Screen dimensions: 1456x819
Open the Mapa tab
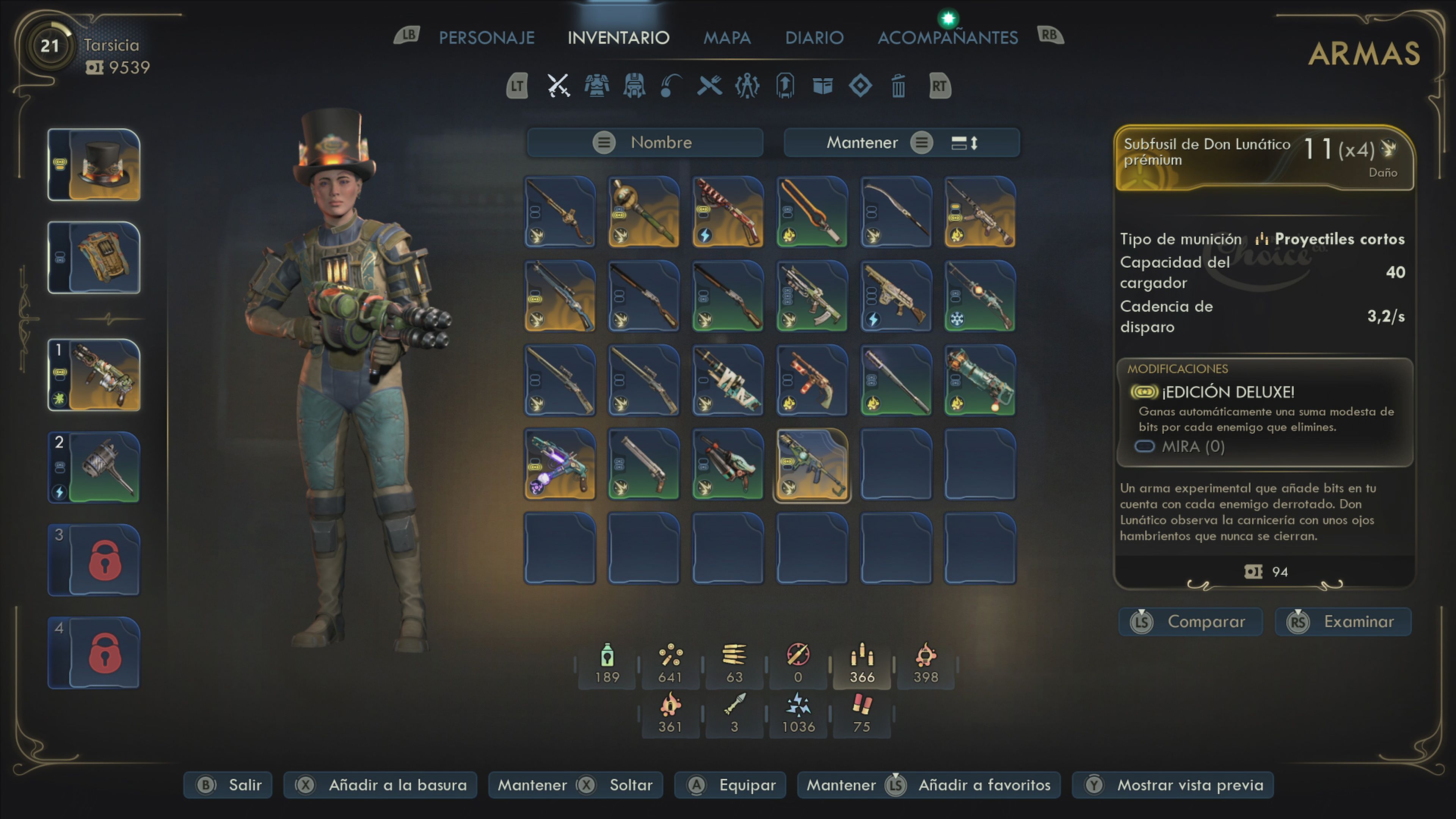pyautogui.click(x=727, y=37)
